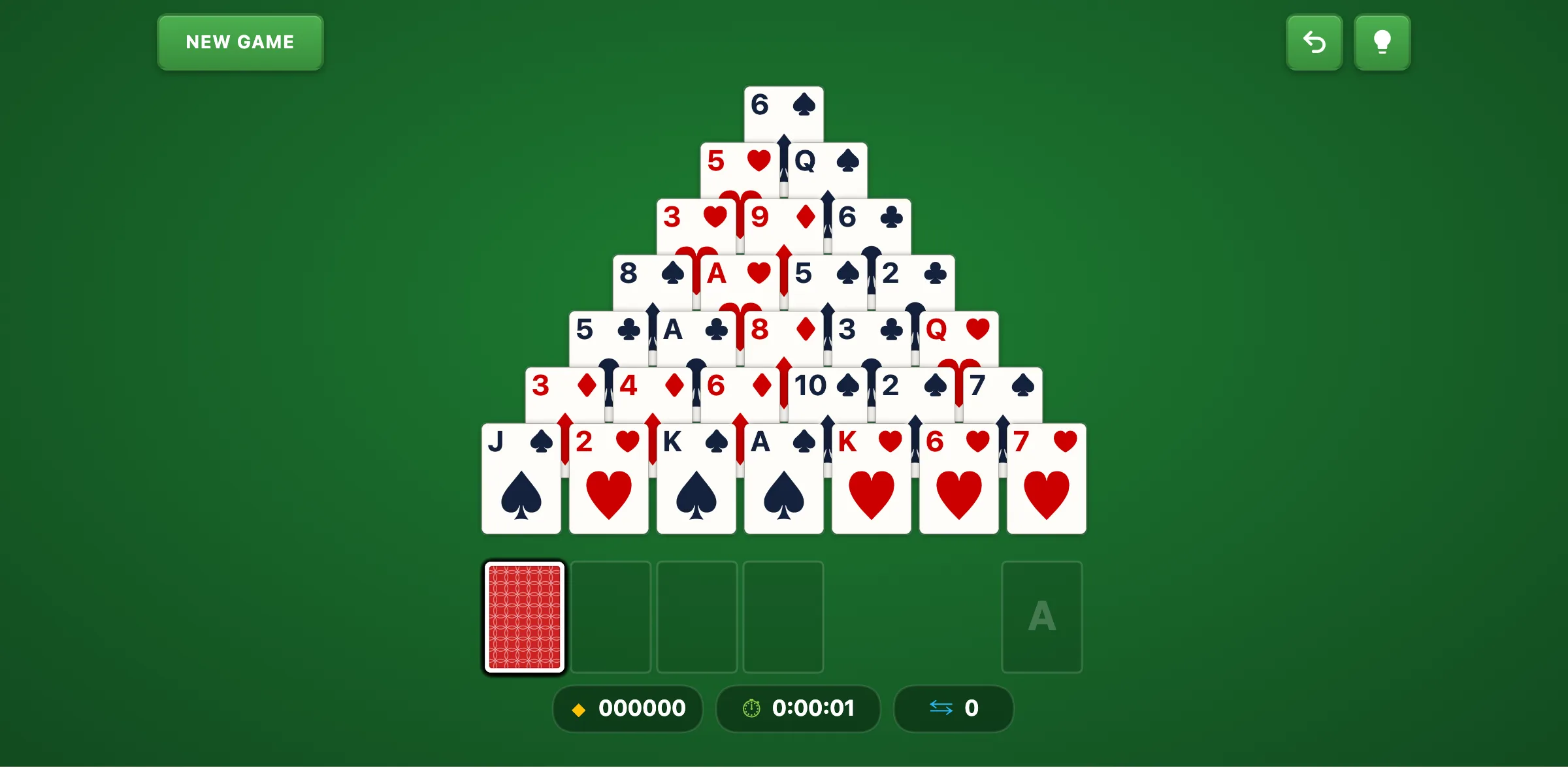This screenshot has width=1568, height=768.
Task: Click the green stopwatch timer icon
Action: [751, 709]
